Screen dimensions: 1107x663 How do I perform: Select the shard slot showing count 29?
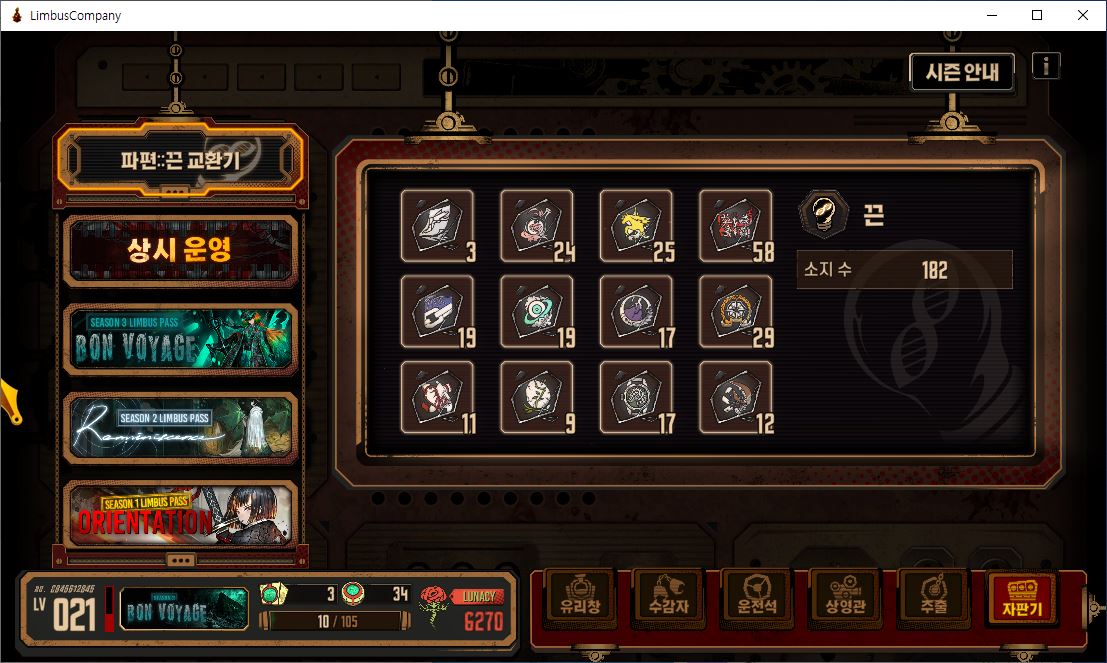coord(735,312)
